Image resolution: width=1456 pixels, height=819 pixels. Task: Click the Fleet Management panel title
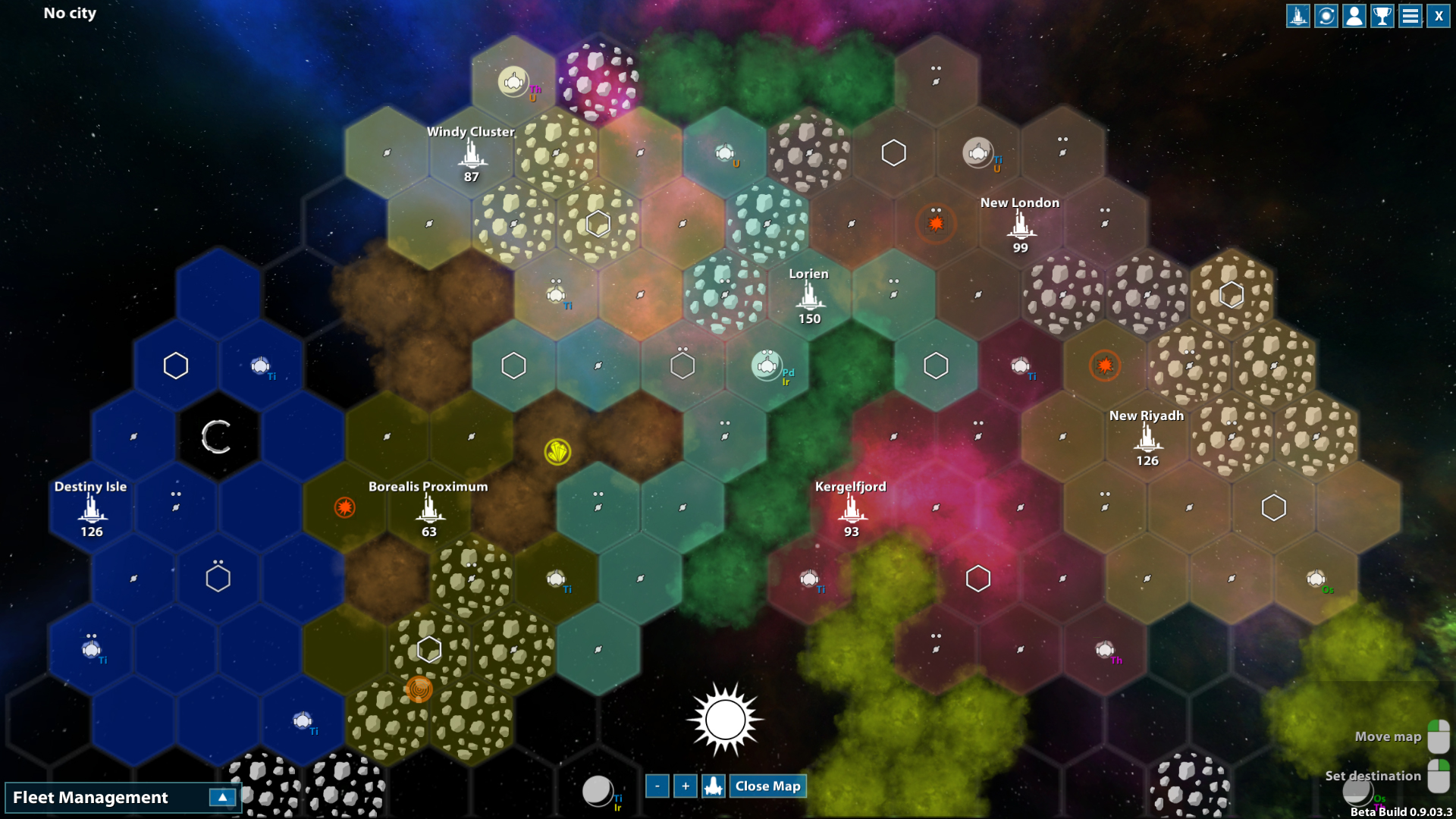91,797
